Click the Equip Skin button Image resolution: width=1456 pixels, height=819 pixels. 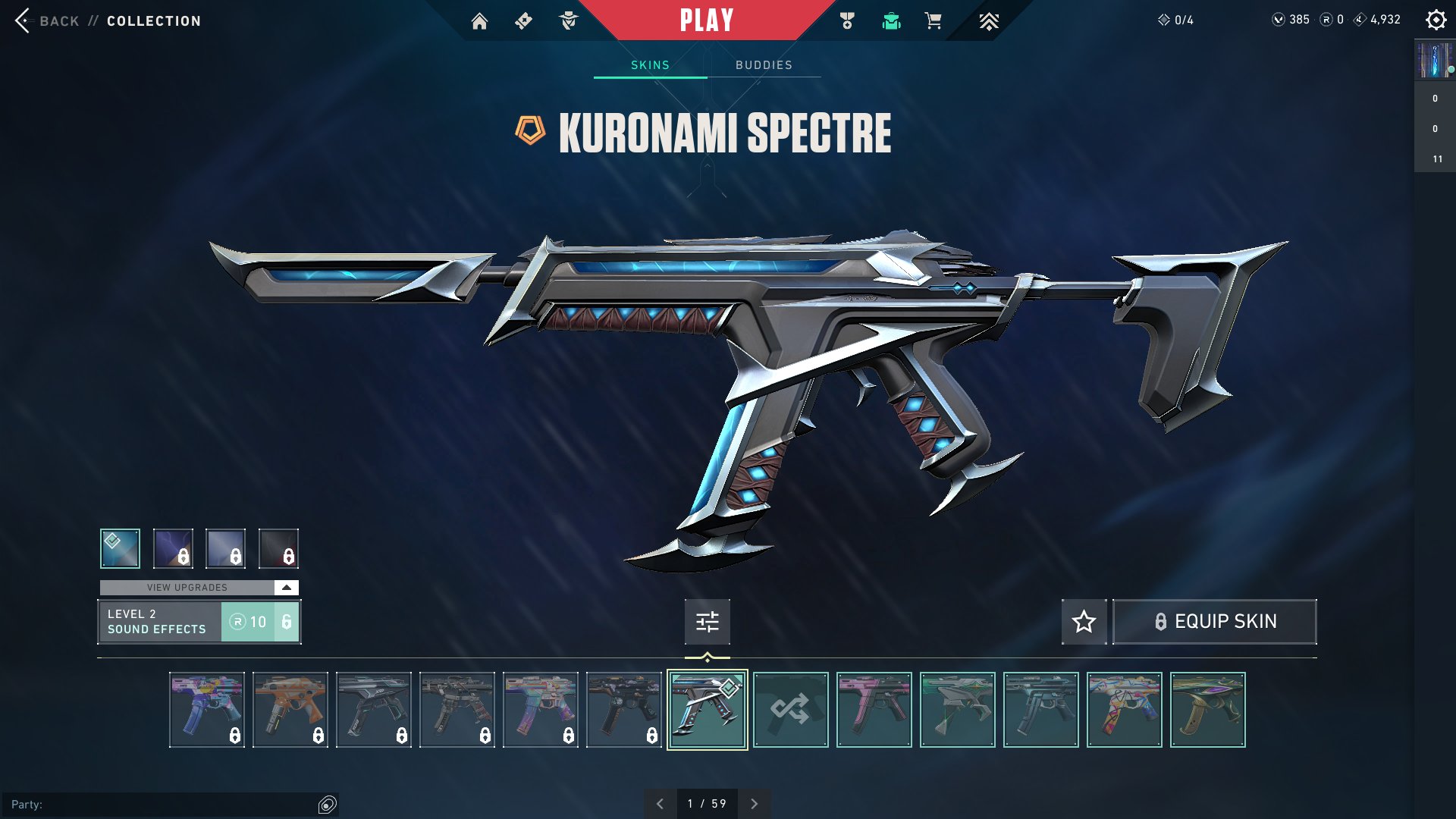click(x=1214, y=622)
